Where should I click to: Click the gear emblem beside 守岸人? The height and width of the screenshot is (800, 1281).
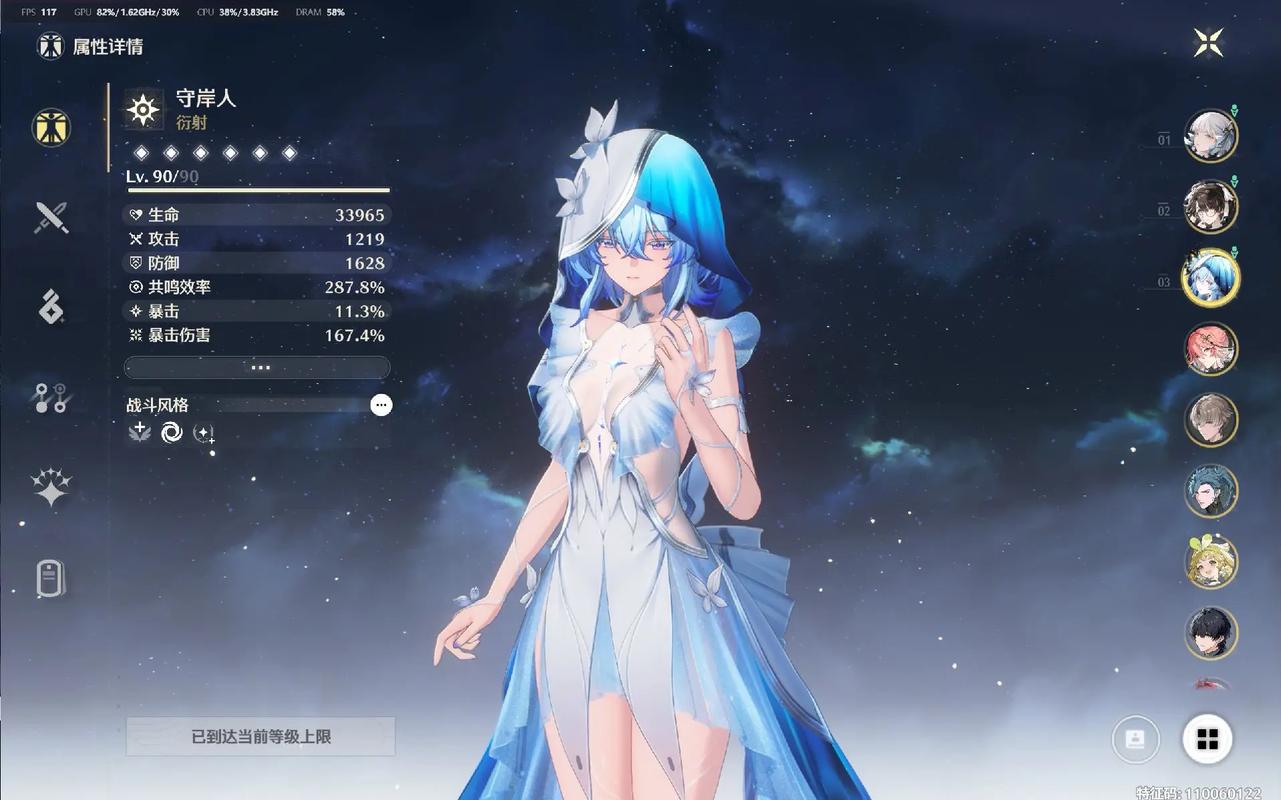(x=141, y=110)
